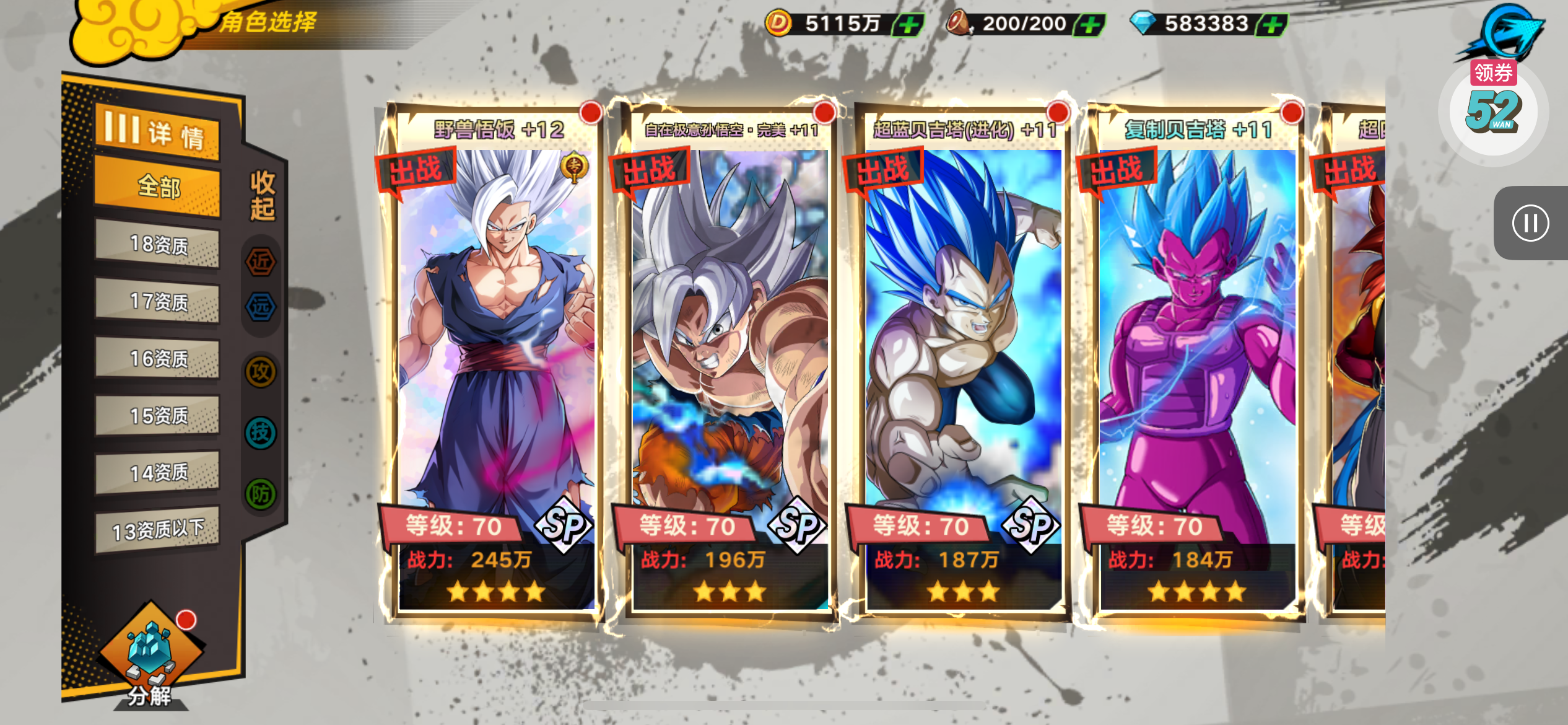
Task: Add more gold coins with plus button
Action: (908, 25)
